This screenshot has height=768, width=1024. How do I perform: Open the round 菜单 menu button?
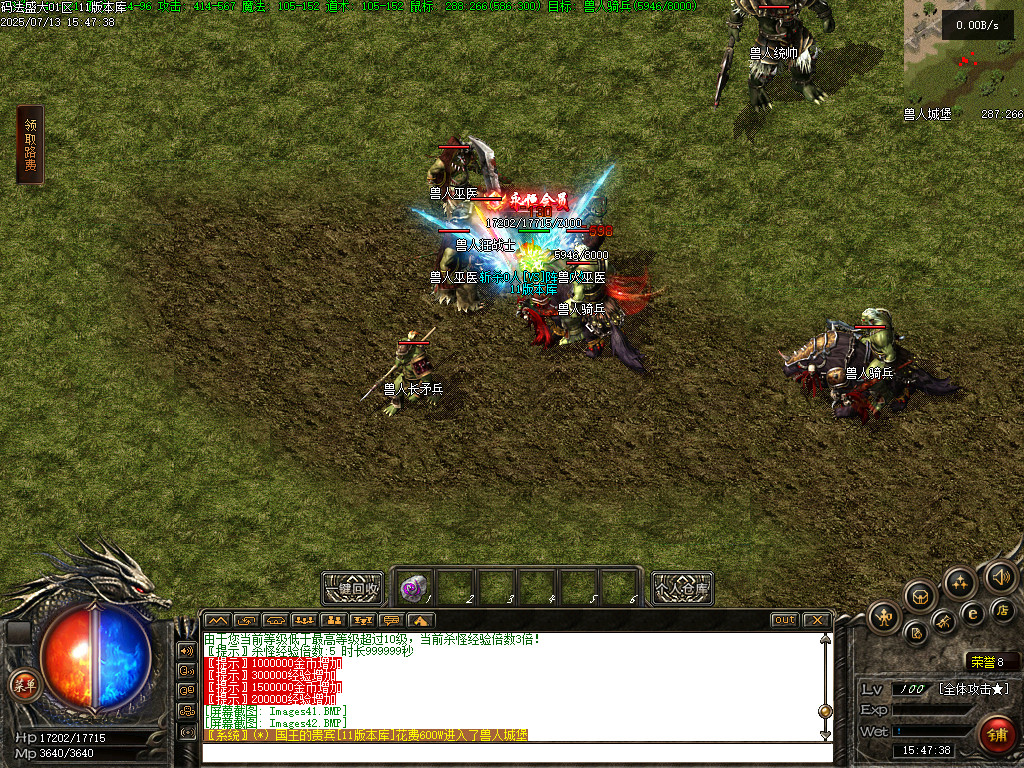tap(24, 685)
